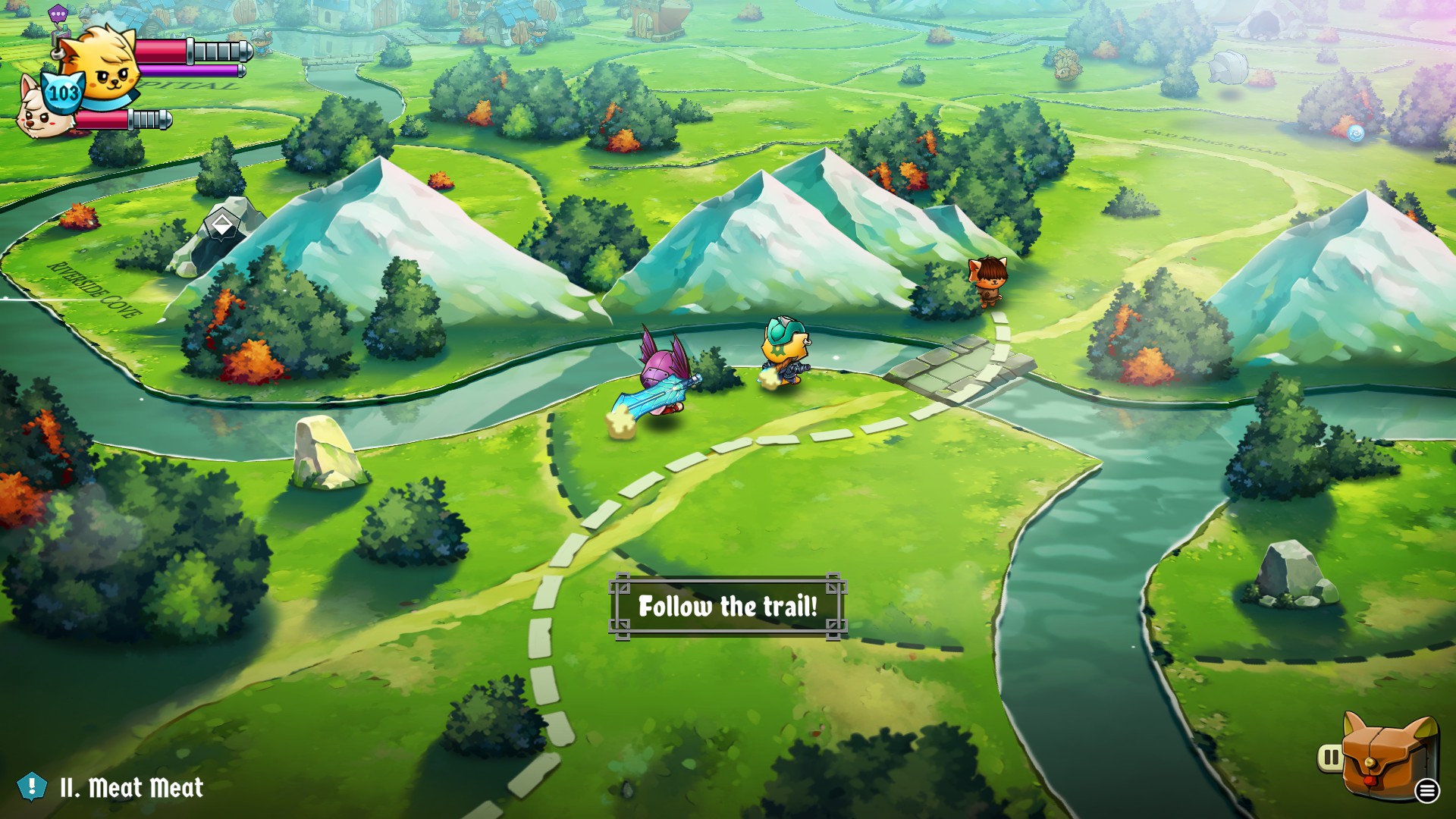Click the exclamation icon beside the quest name

tap(32, 787)
